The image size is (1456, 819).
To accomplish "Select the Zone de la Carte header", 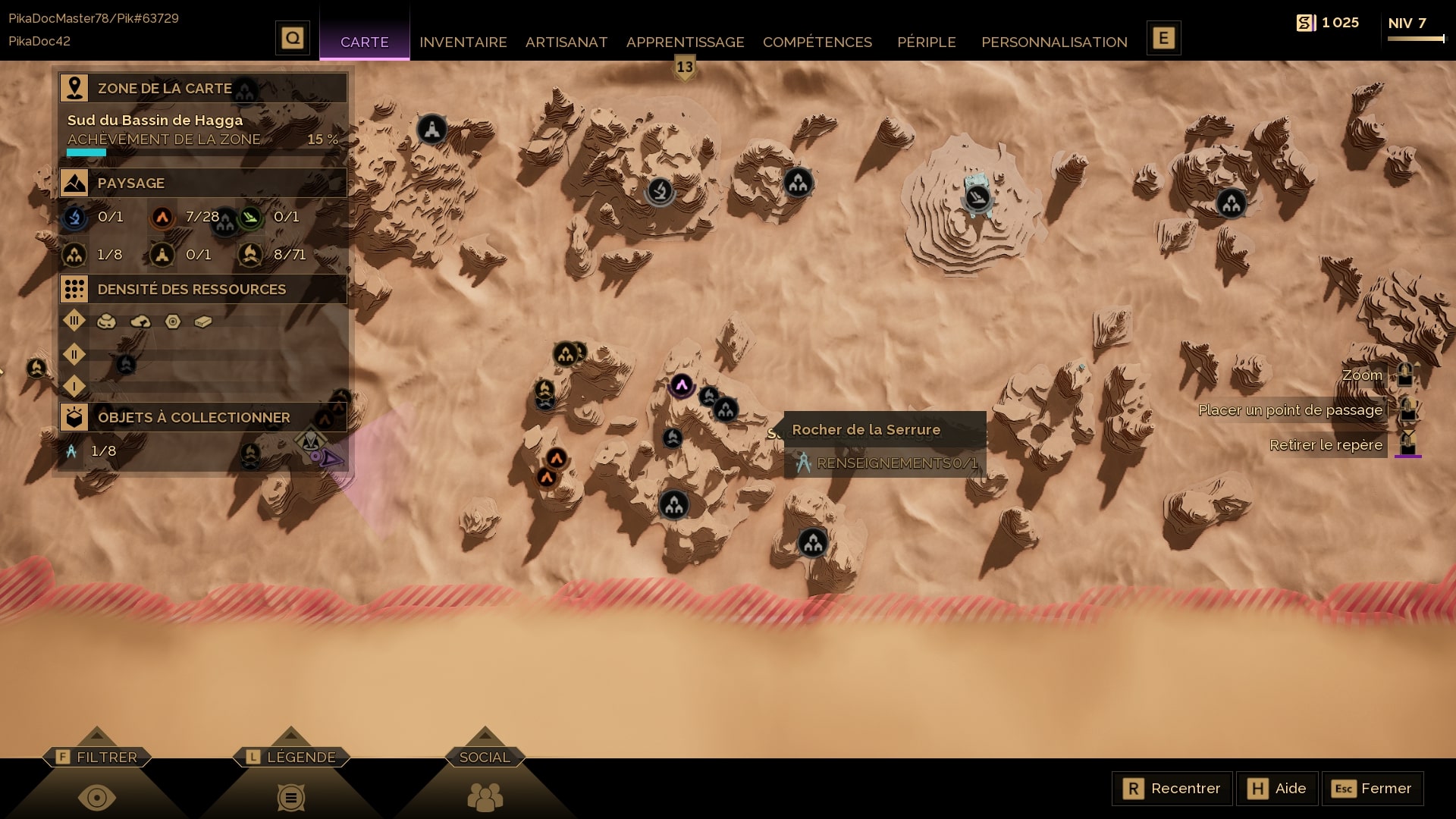I will click(x=203, y=88).
